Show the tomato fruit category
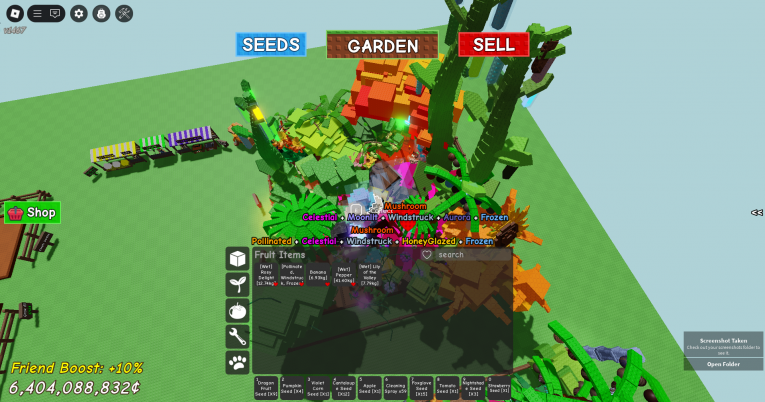Viewport: 765px width, 402px height. tap(237, 311)
